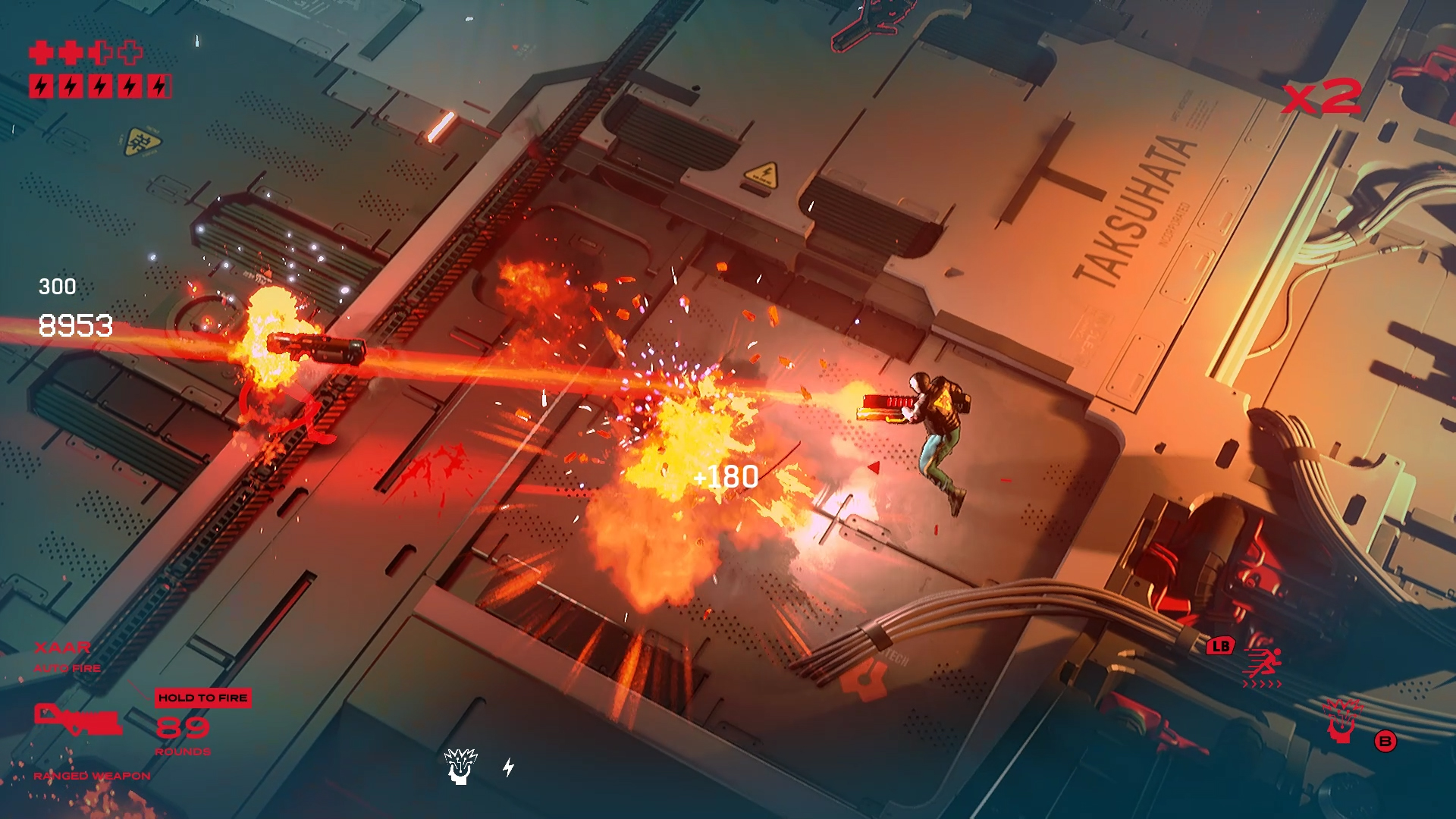Trigger the red spiky hand ability

[1342, 720]
